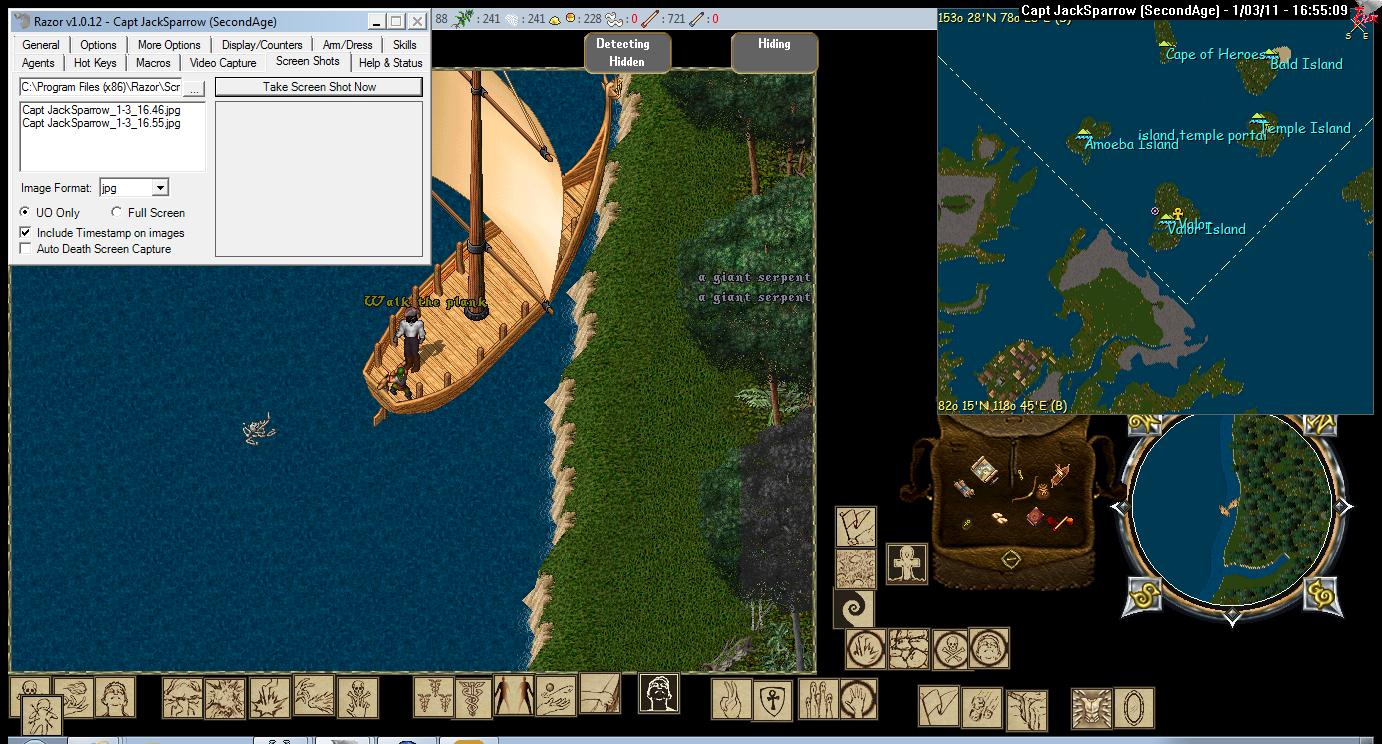
Task: Click the circular radar minimap
Action: pos(1232,510)
